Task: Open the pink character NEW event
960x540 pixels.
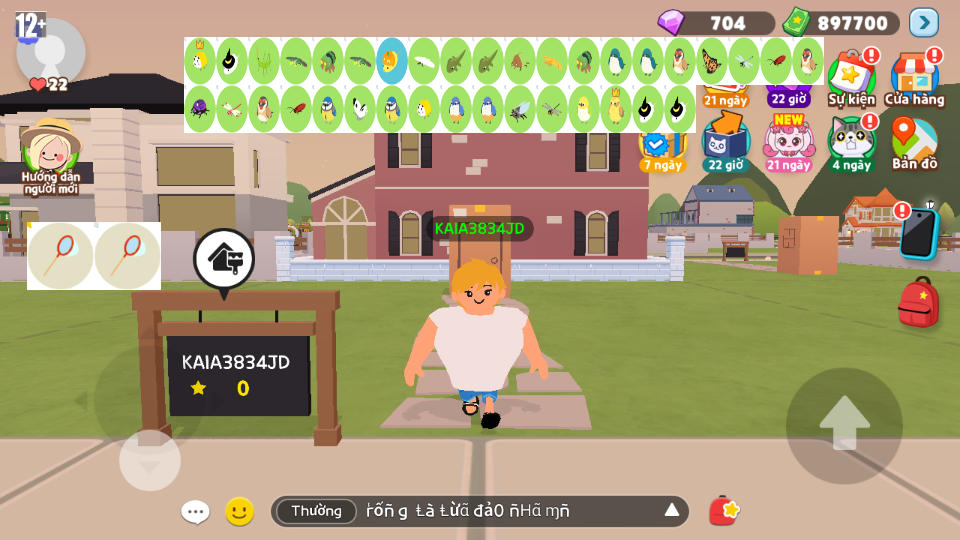Action: (788, 143)
